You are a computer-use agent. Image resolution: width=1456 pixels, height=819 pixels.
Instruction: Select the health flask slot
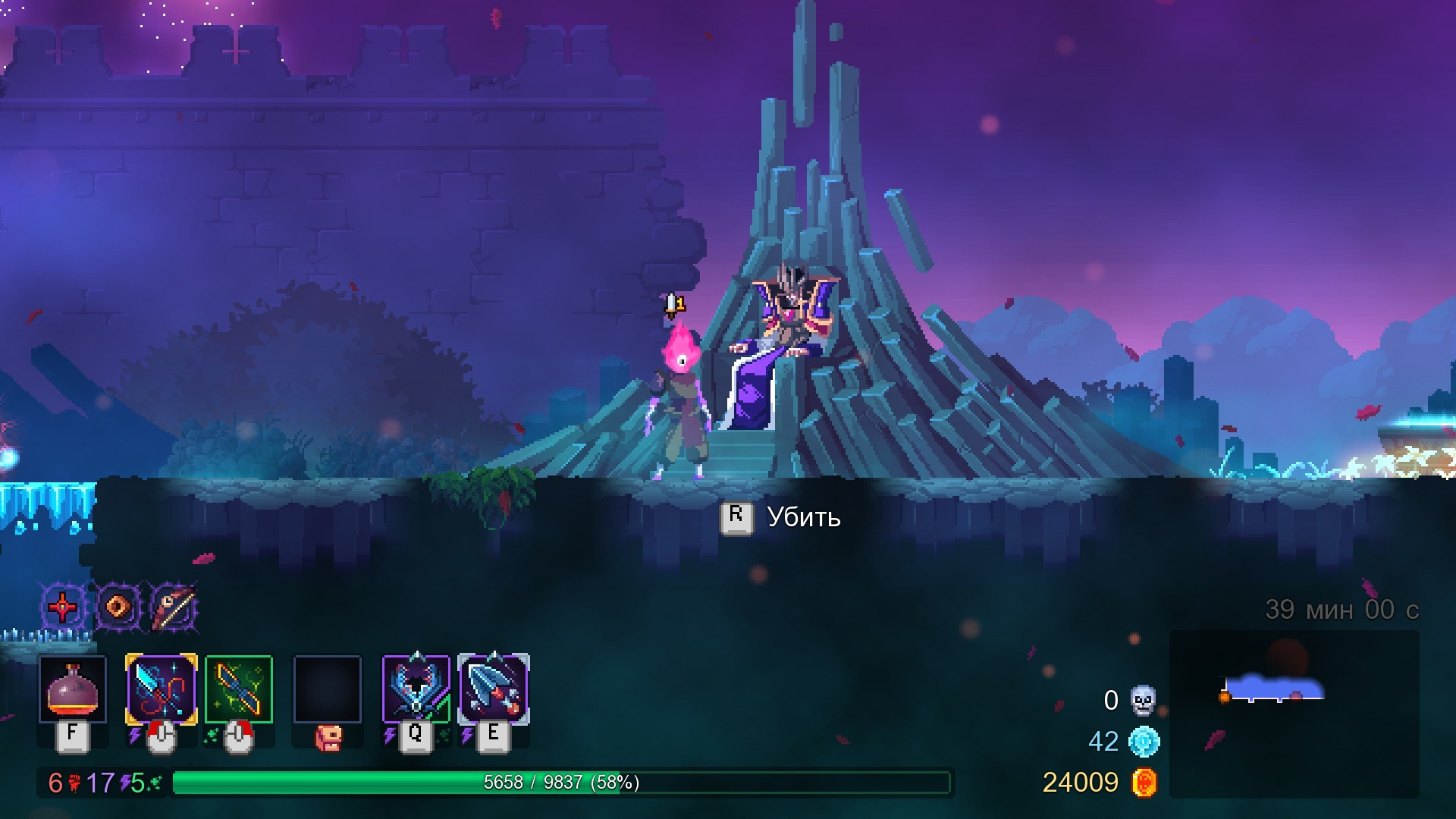click(x=73, y=689)
